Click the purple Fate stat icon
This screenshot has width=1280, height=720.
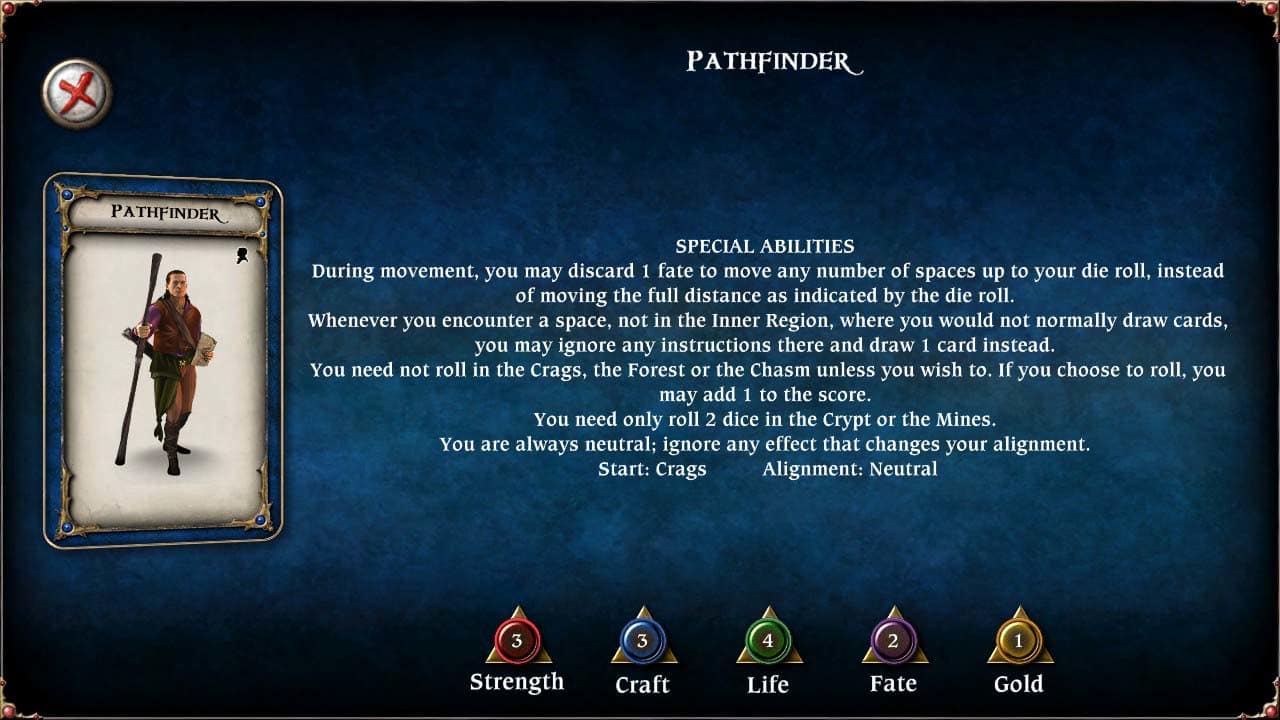pyautogui.click(x=893, y=641)
